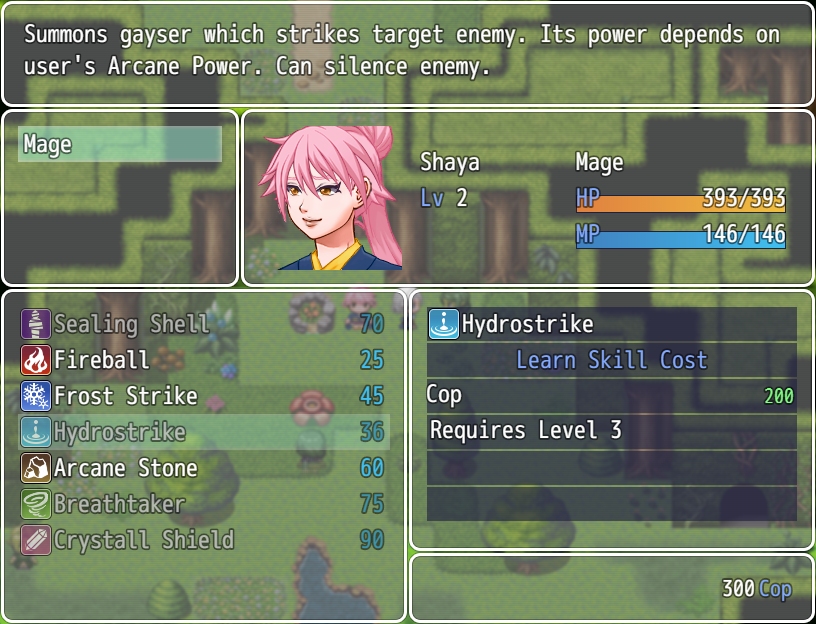Click Shaya's character portrait
The width and height of the screenshot is (816, 624).
pos(330,198)
